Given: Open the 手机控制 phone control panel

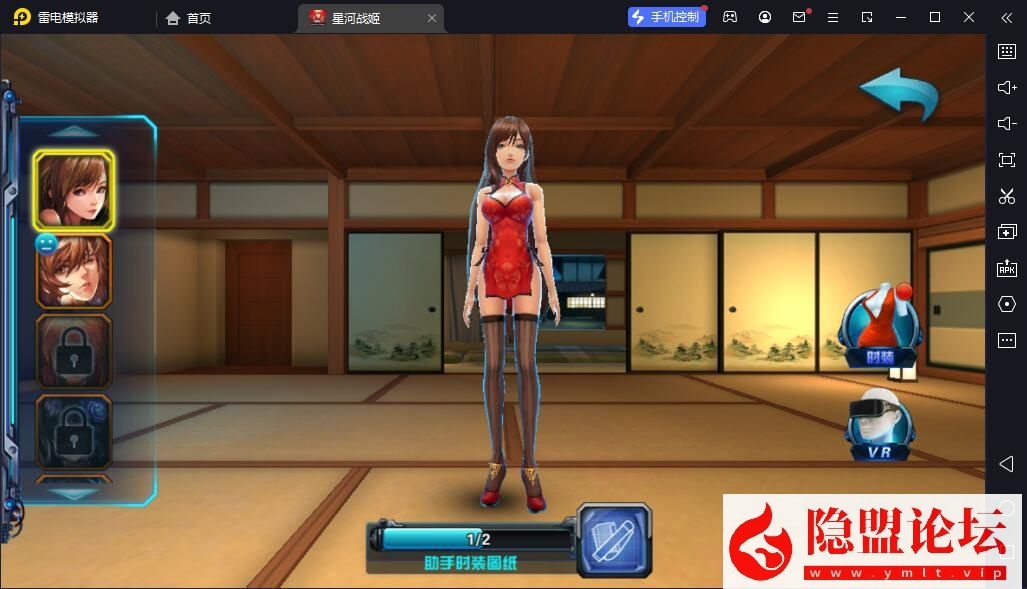Looking at the screenshot, I should pyautogui.click(x=666, y=17).
